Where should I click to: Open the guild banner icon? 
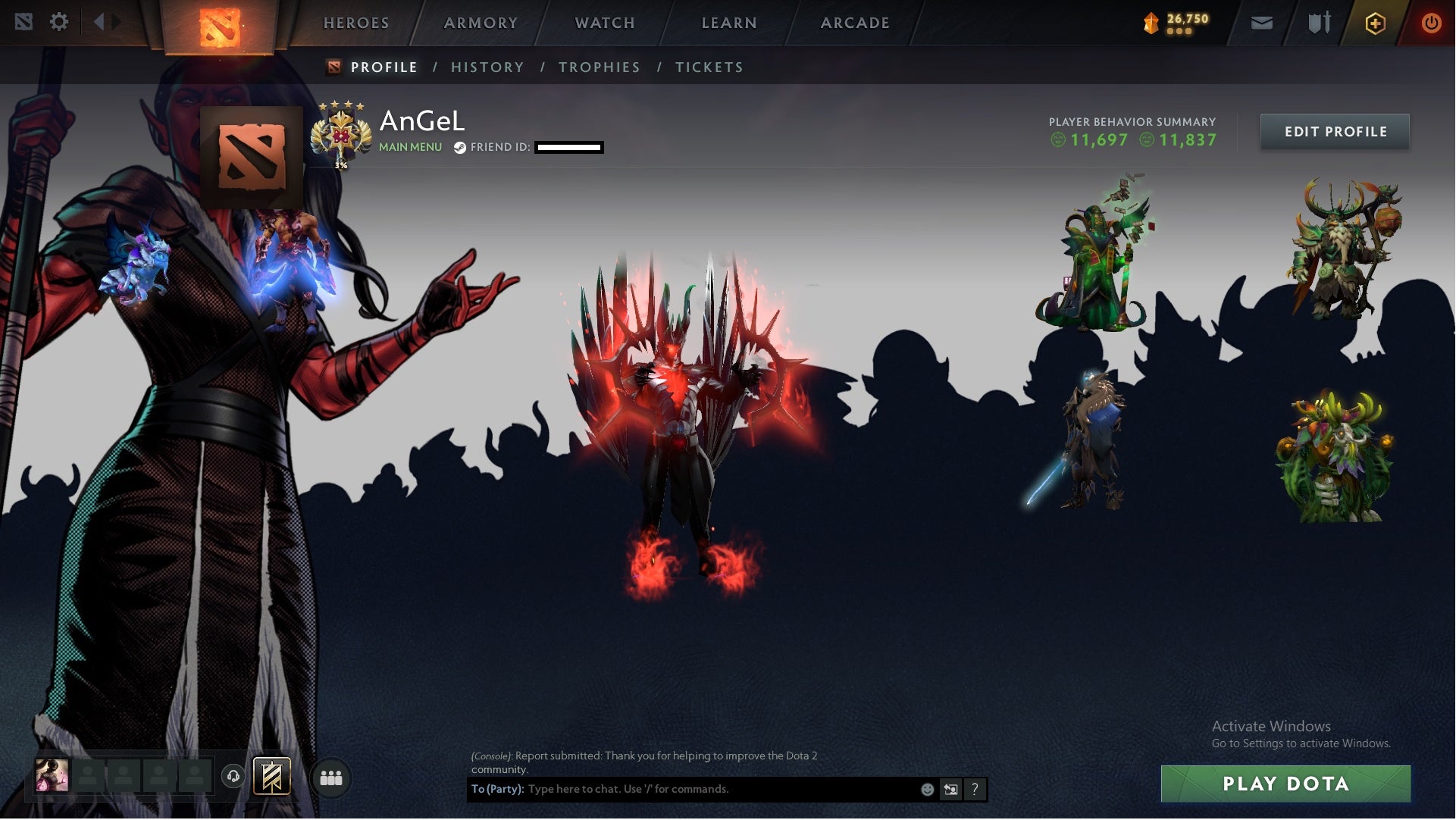coord(274,776)
